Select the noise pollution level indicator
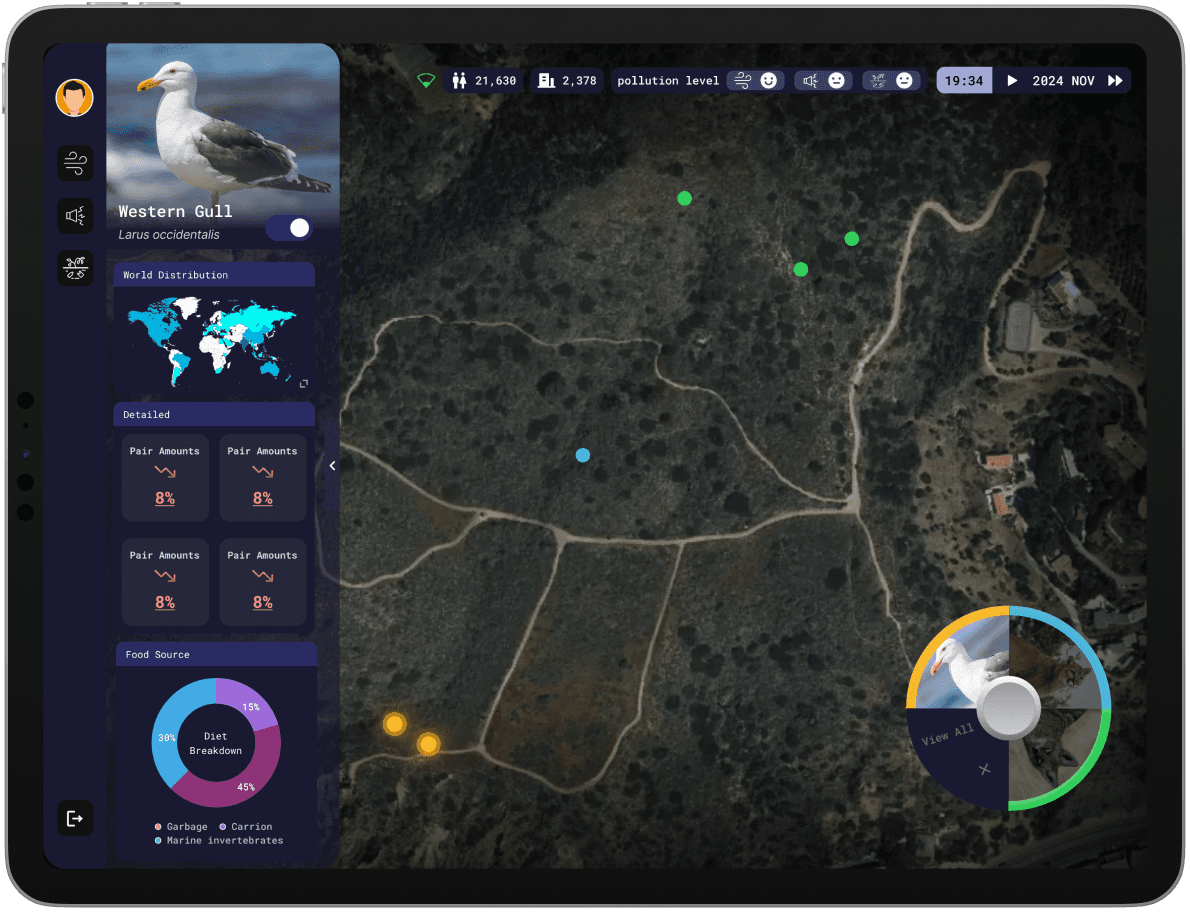The width and height of the screenshot is (1190, 912). click(822, 81)
